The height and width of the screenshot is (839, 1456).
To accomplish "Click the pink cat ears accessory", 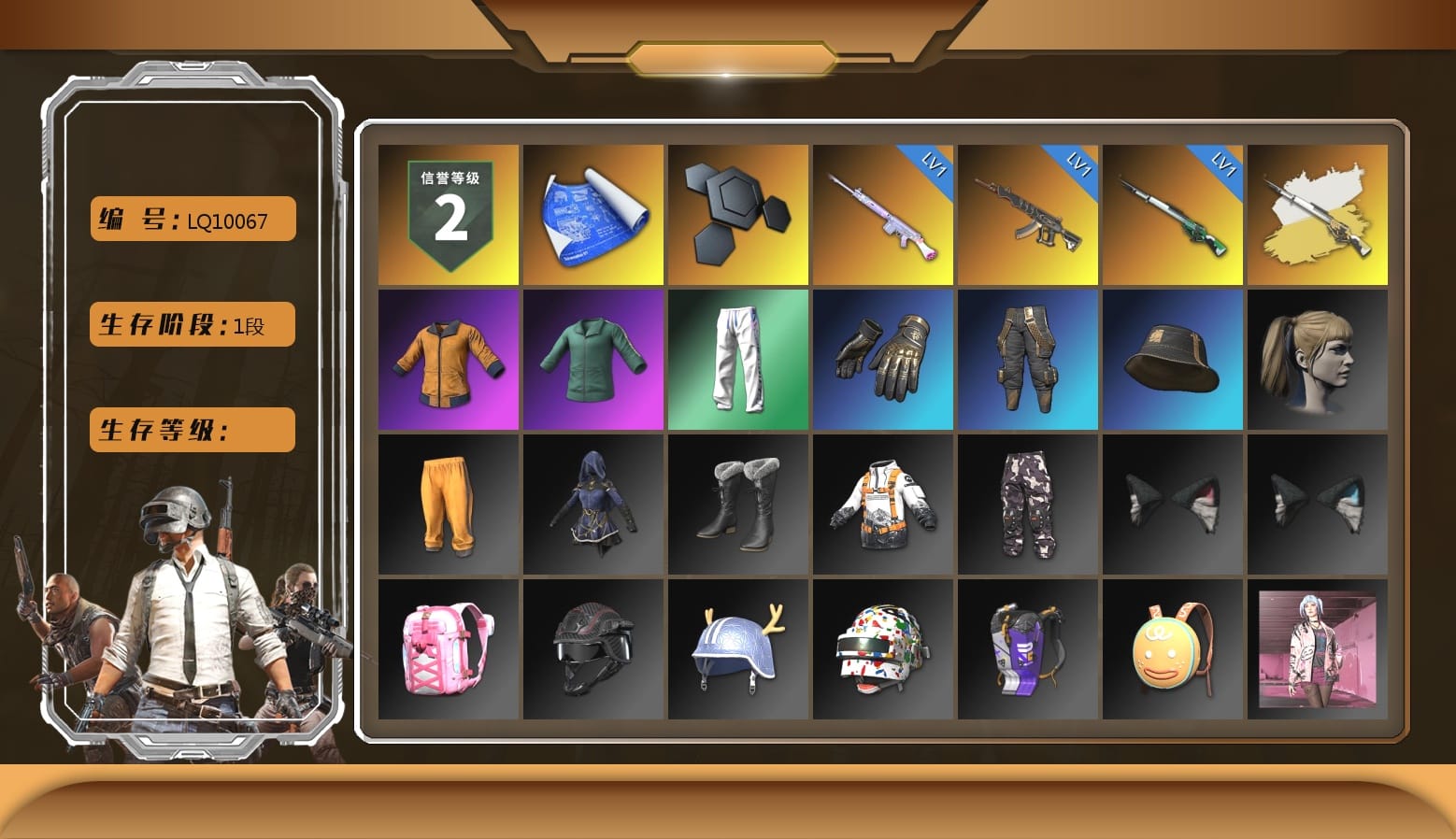I will coord(1172,505).
